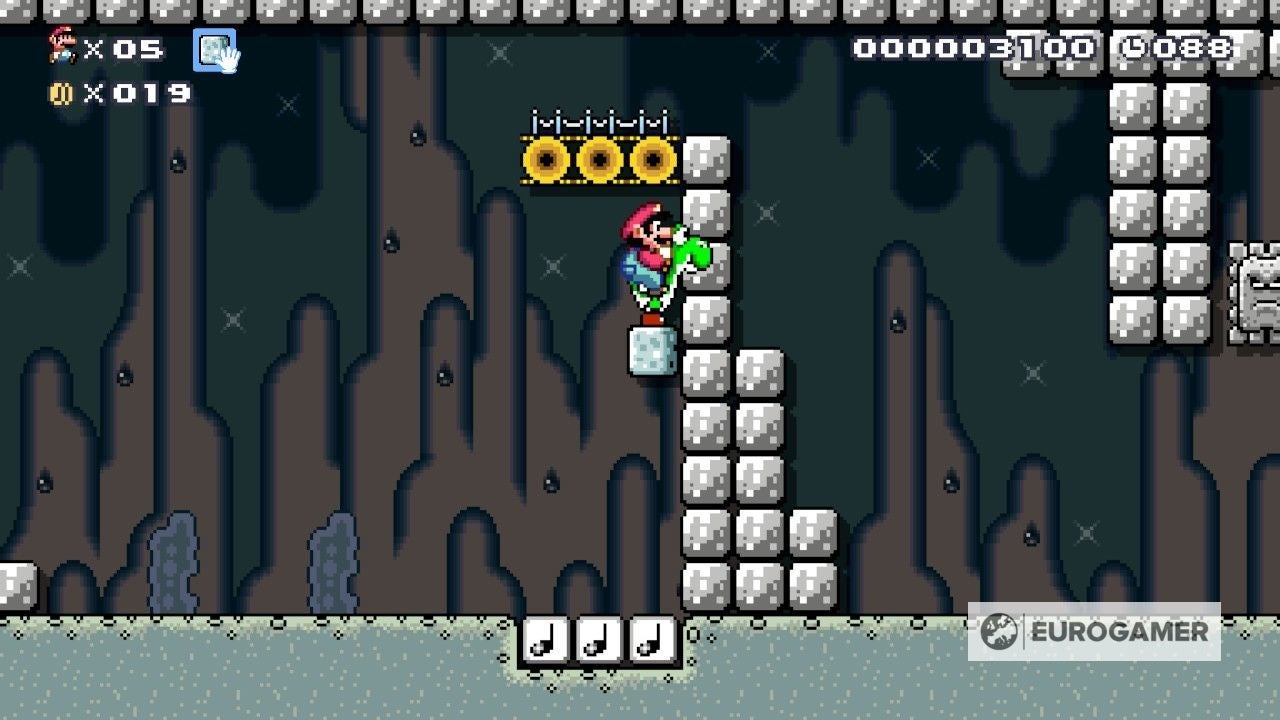1280x720 pixels.
Task: Toggle the fence segment above the grinders
Action: [x=597, y=118]
